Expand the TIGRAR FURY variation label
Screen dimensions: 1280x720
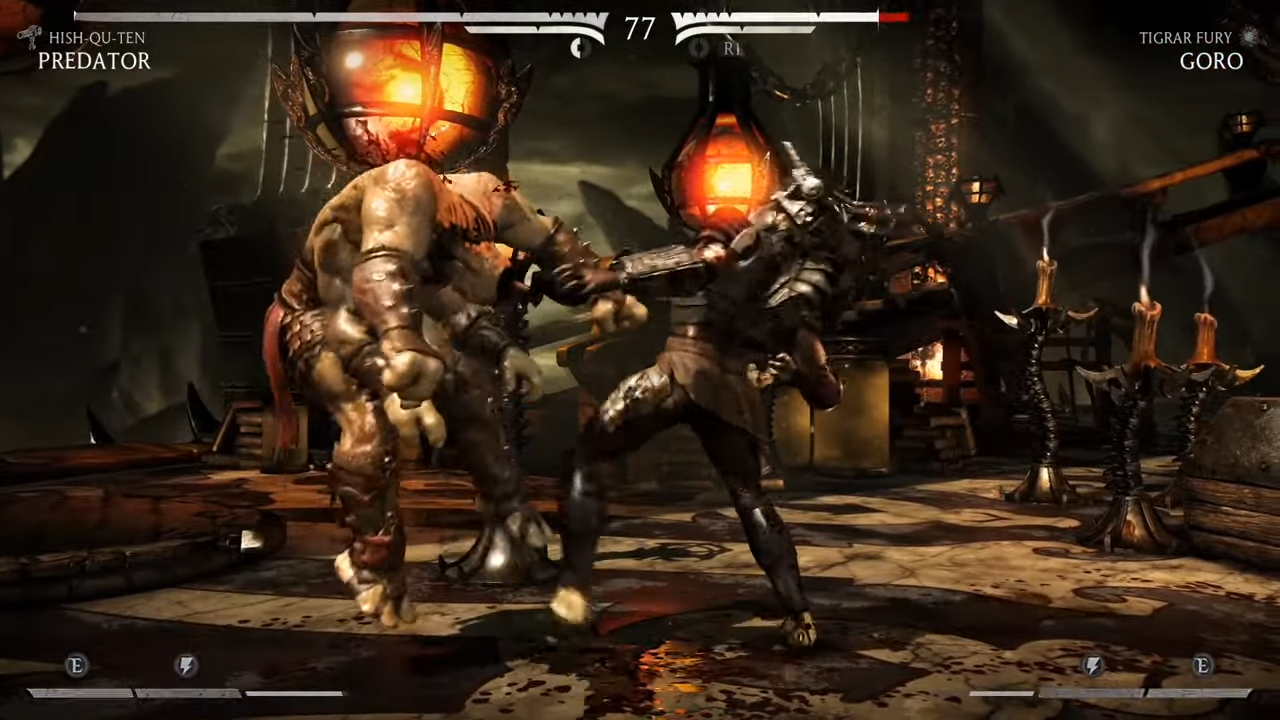[1185, 37]
